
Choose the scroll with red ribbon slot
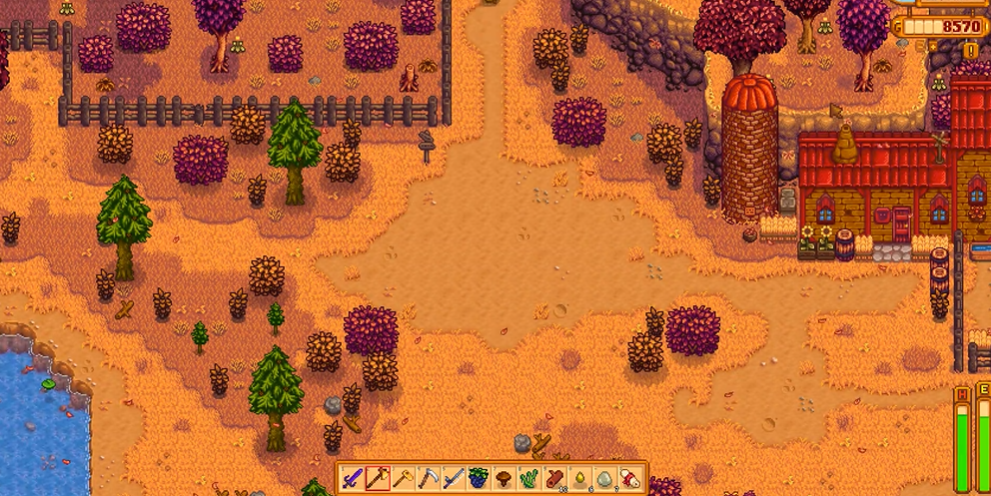631,478
